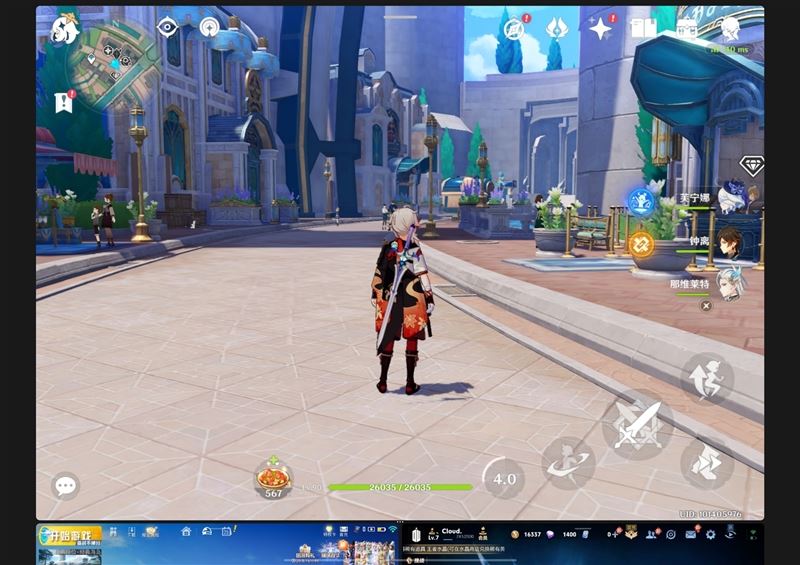Switch to party member 钟离
800x565 pixels.
[x=731, y=240]
